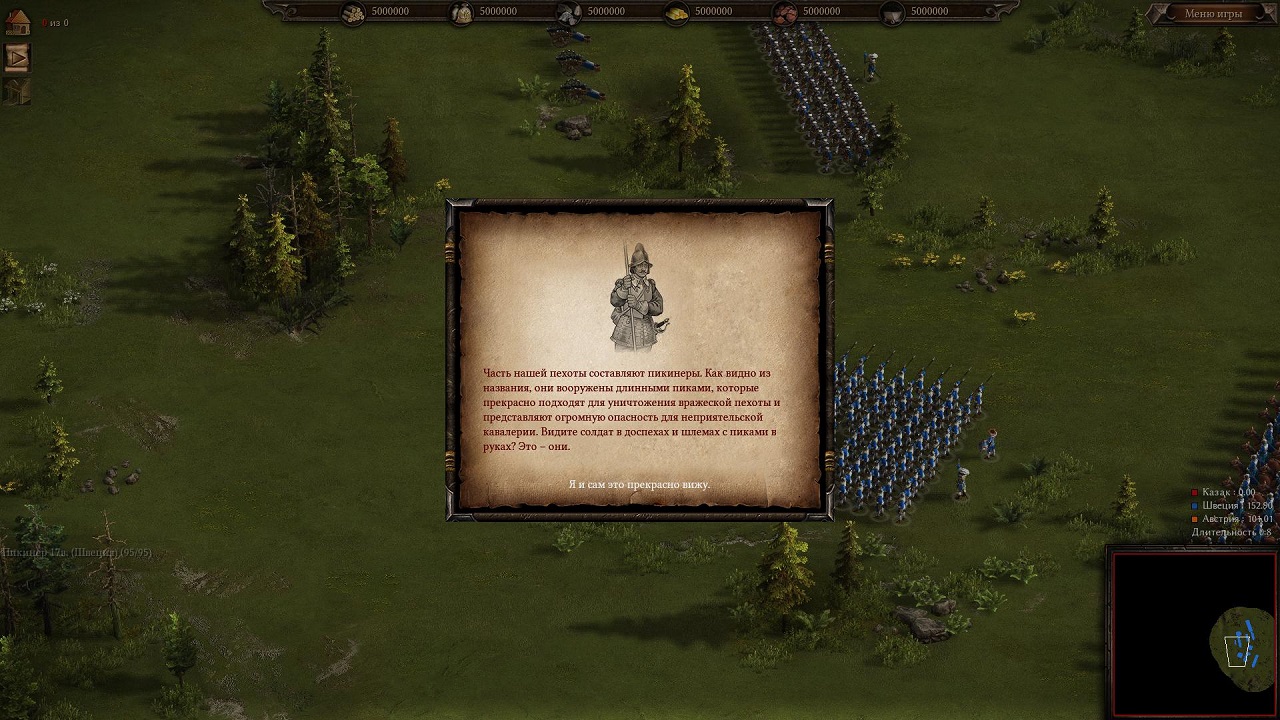This screenshot has width=1280, height=720.
Task: Click the scroll button with the play arrow
Action: pyautogui.click(x=17, y=57)
